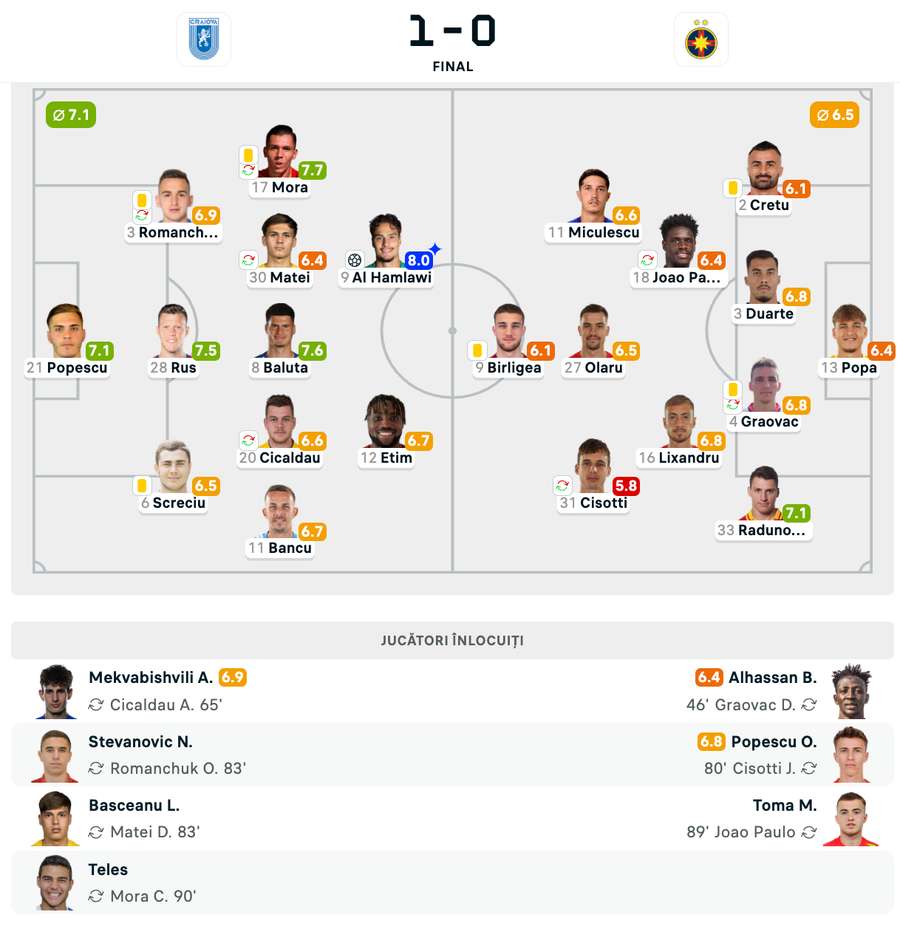Open substitute Mekvabishvili A. row
This screenshot has height=927, width=900.
coord(150,690)
